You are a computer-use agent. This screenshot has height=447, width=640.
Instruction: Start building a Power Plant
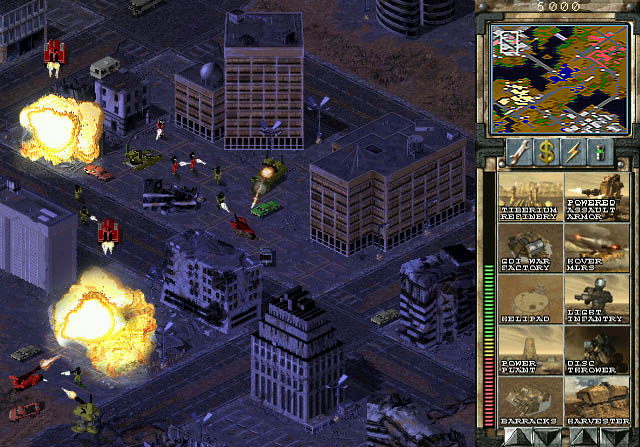pos(530,350)
